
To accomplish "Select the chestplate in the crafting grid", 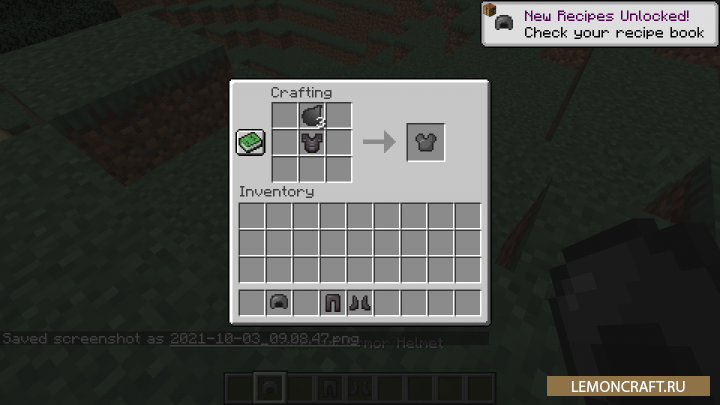I will pyautogui.click(x=312, y=143).
